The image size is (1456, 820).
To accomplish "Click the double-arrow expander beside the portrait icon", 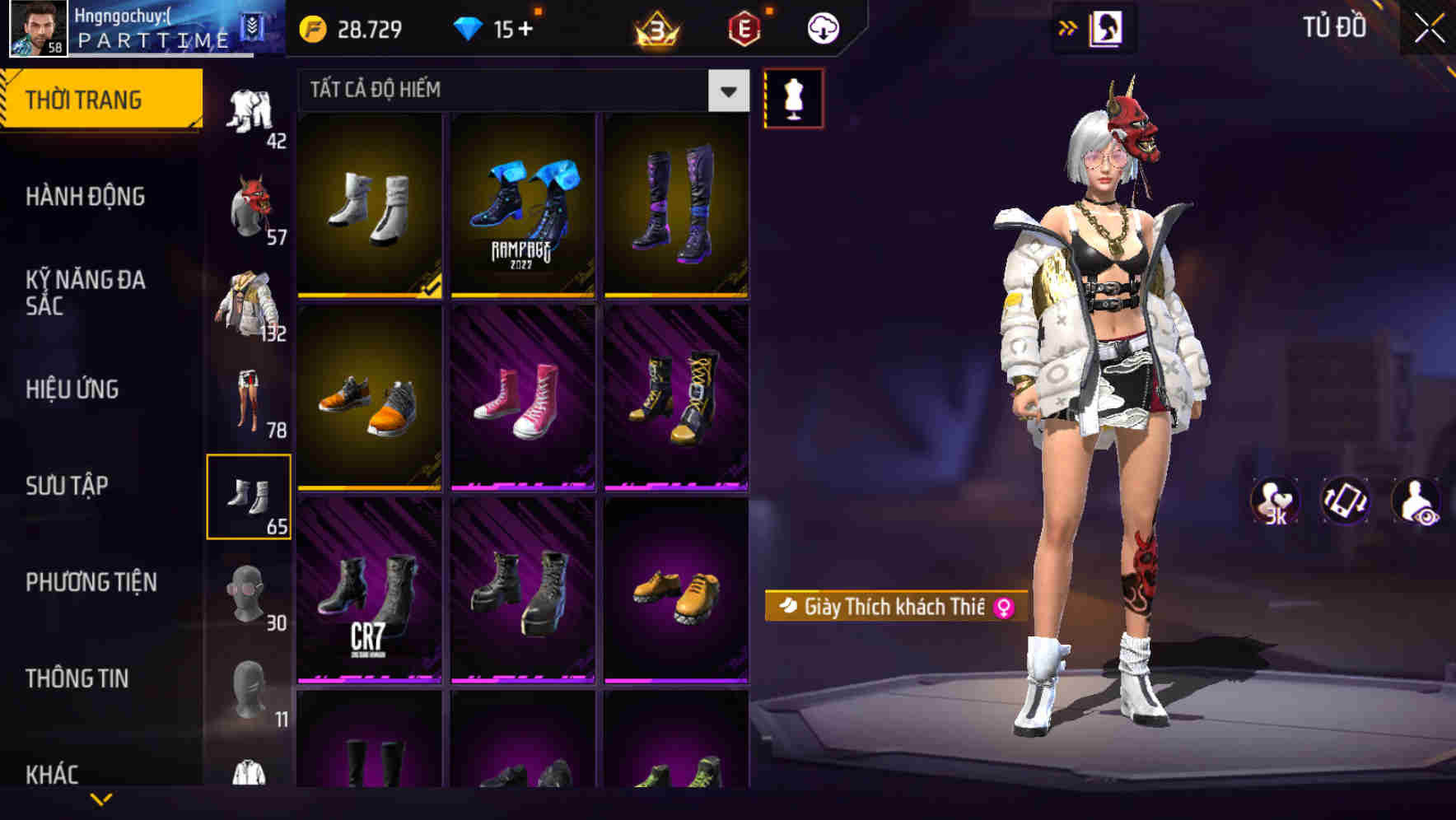I will (1069, 27).
